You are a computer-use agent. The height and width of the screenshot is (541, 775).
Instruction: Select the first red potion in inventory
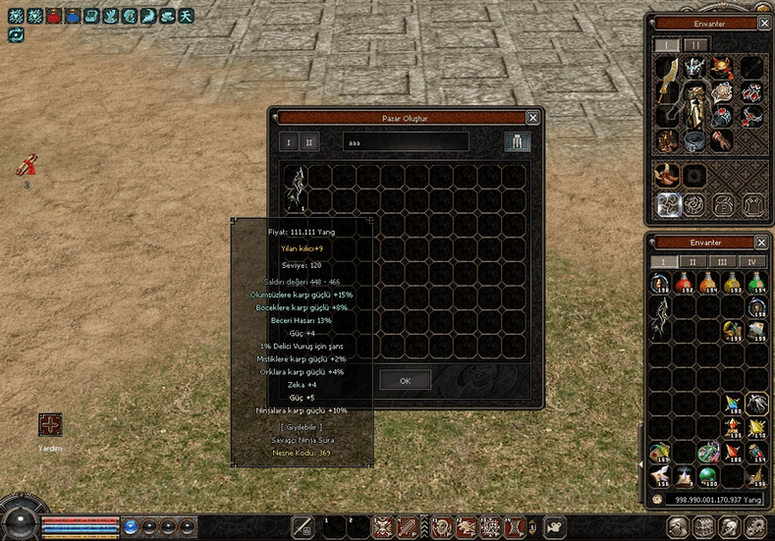pyautogui.click(x=684, y=284)
